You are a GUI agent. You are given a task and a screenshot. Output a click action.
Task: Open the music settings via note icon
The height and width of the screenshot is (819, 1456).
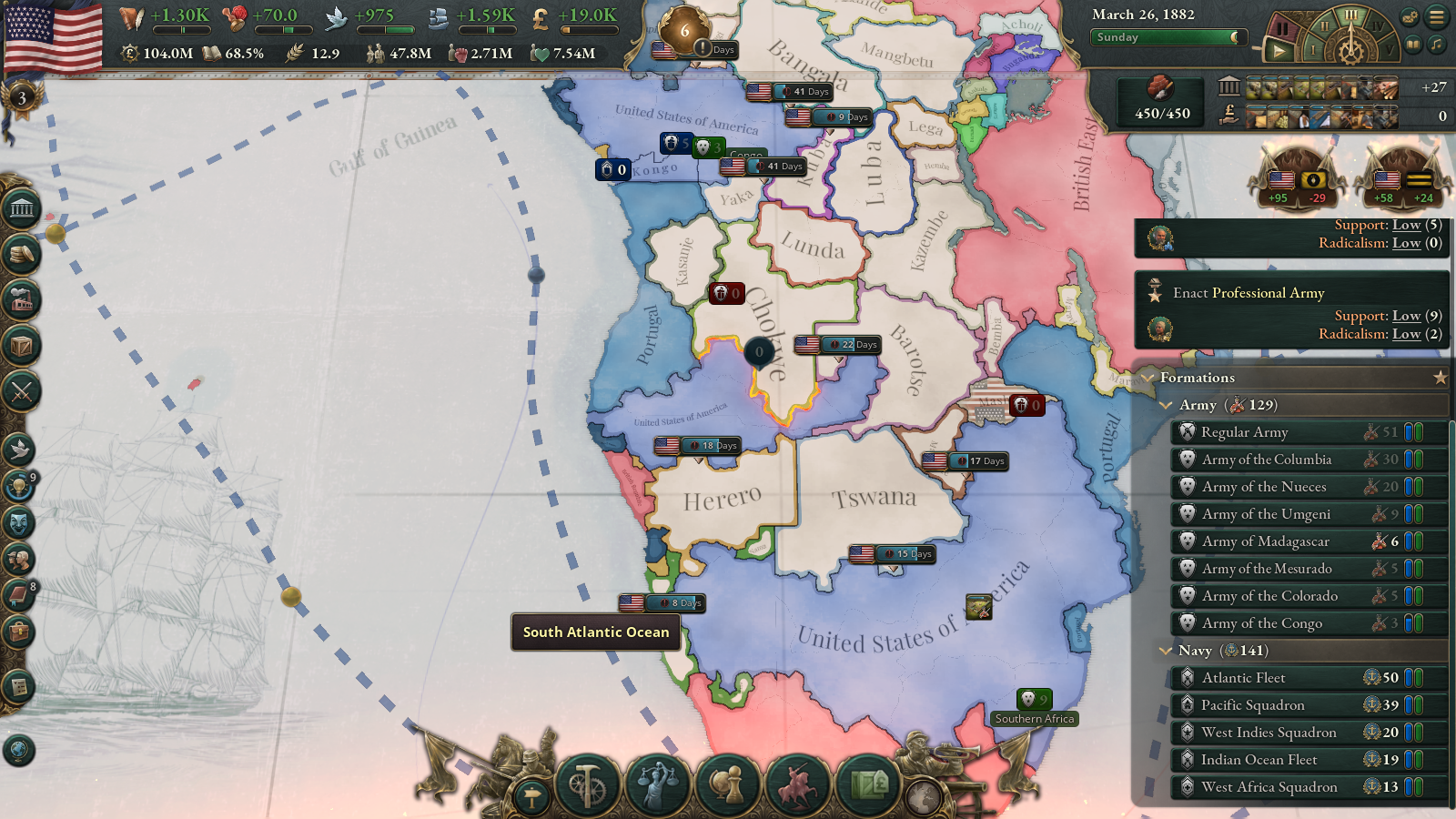1435,45
